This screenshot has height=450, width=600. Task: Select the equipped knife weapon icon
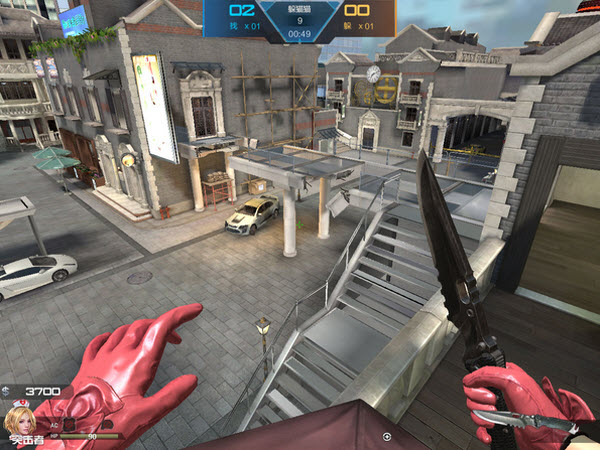[525, 420]
